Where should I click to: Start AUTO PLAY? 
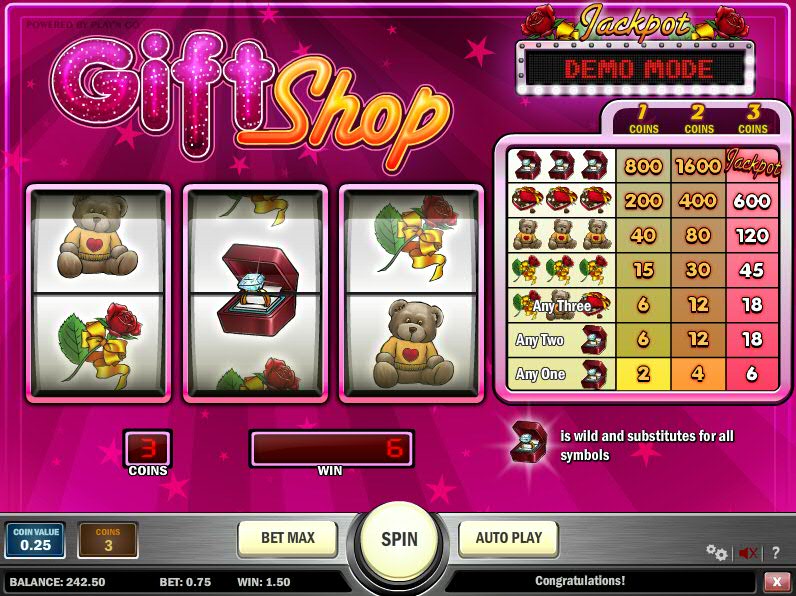coord(508,538)
